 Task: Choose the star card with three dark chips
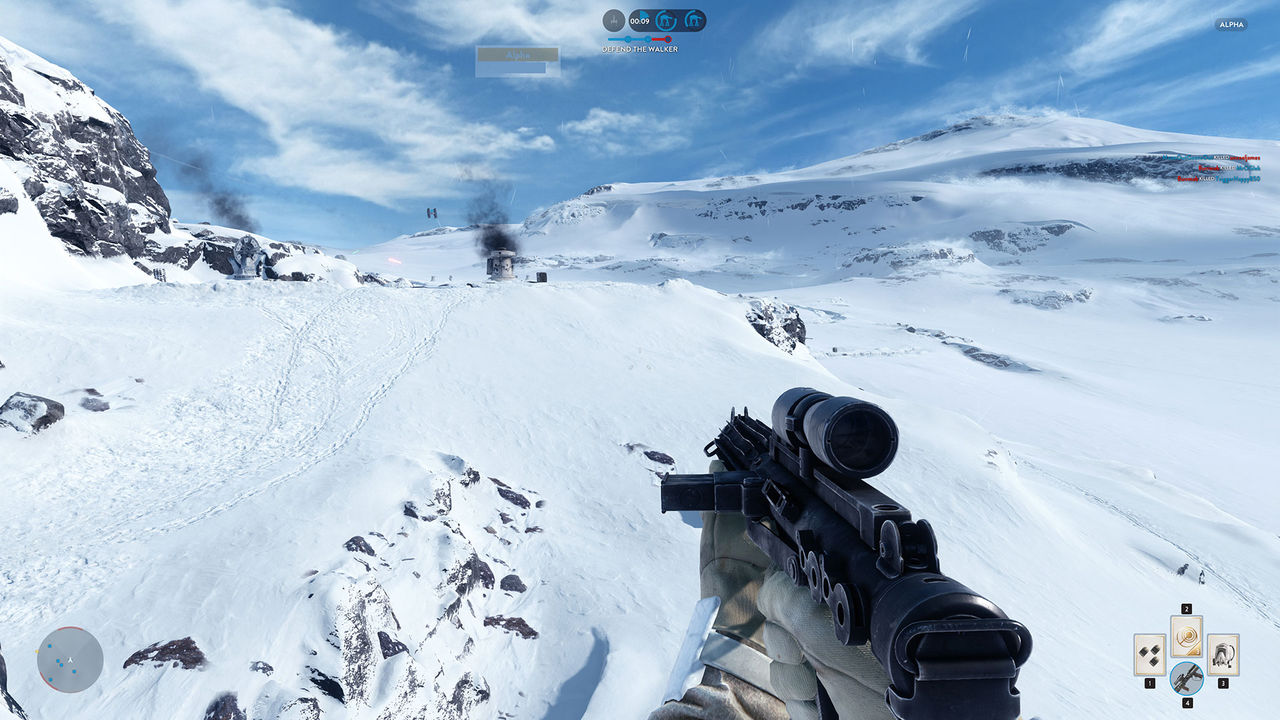pyautogui.click(x=1150, y=654)
